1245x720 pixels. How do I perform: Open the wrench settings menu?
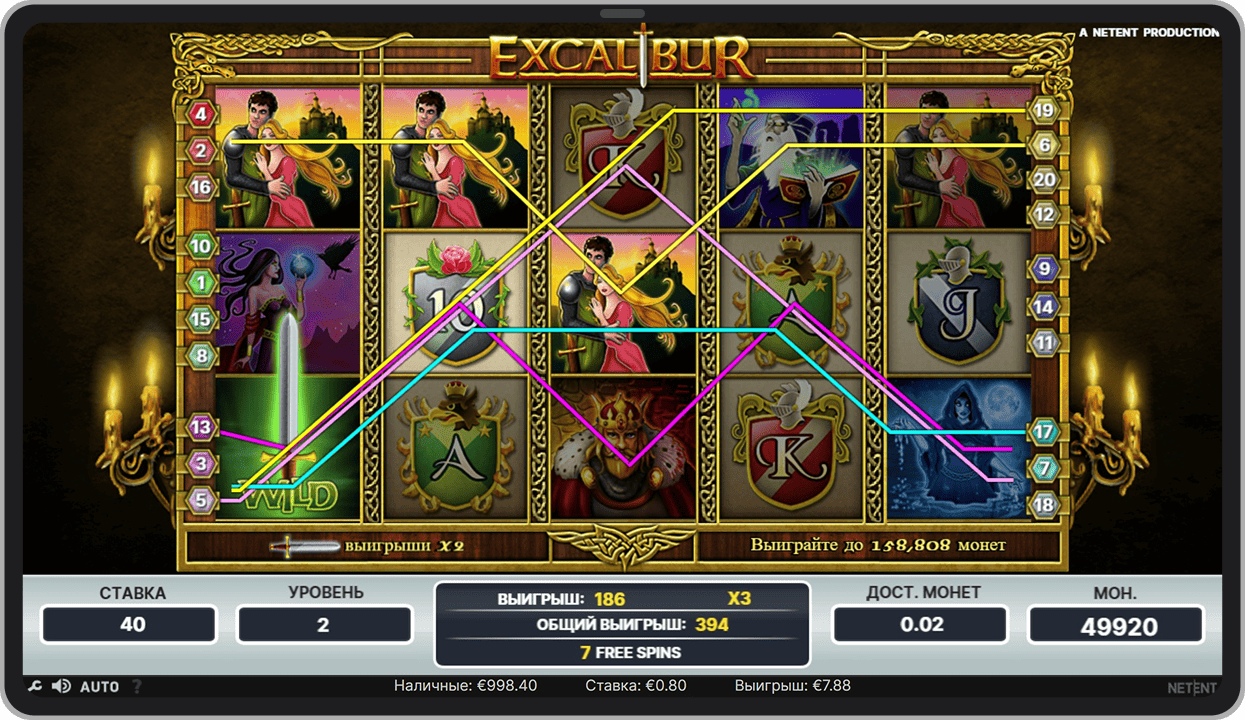pyautogui.click(x=34, y=686)
